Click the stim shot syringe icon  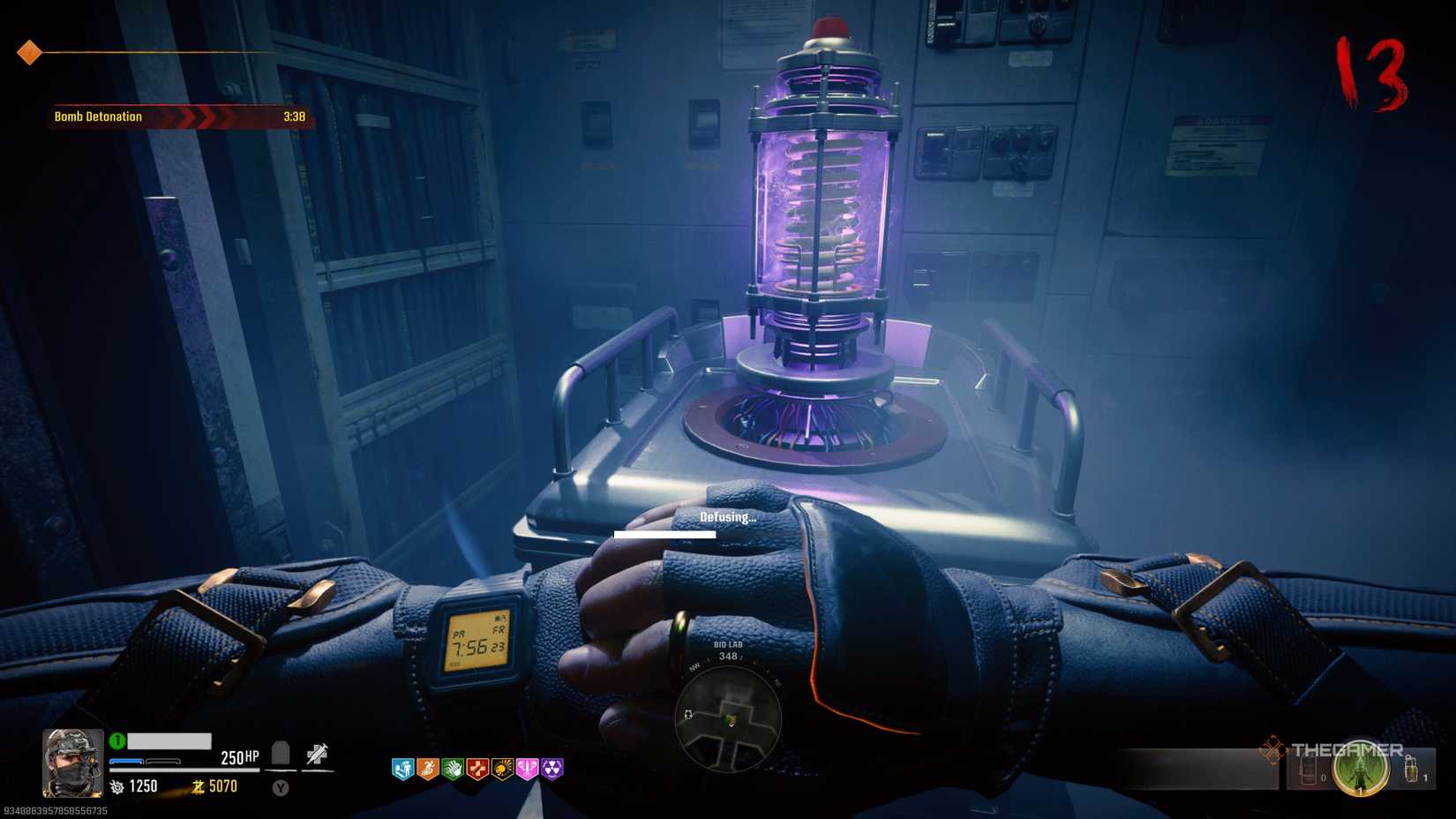316,754
